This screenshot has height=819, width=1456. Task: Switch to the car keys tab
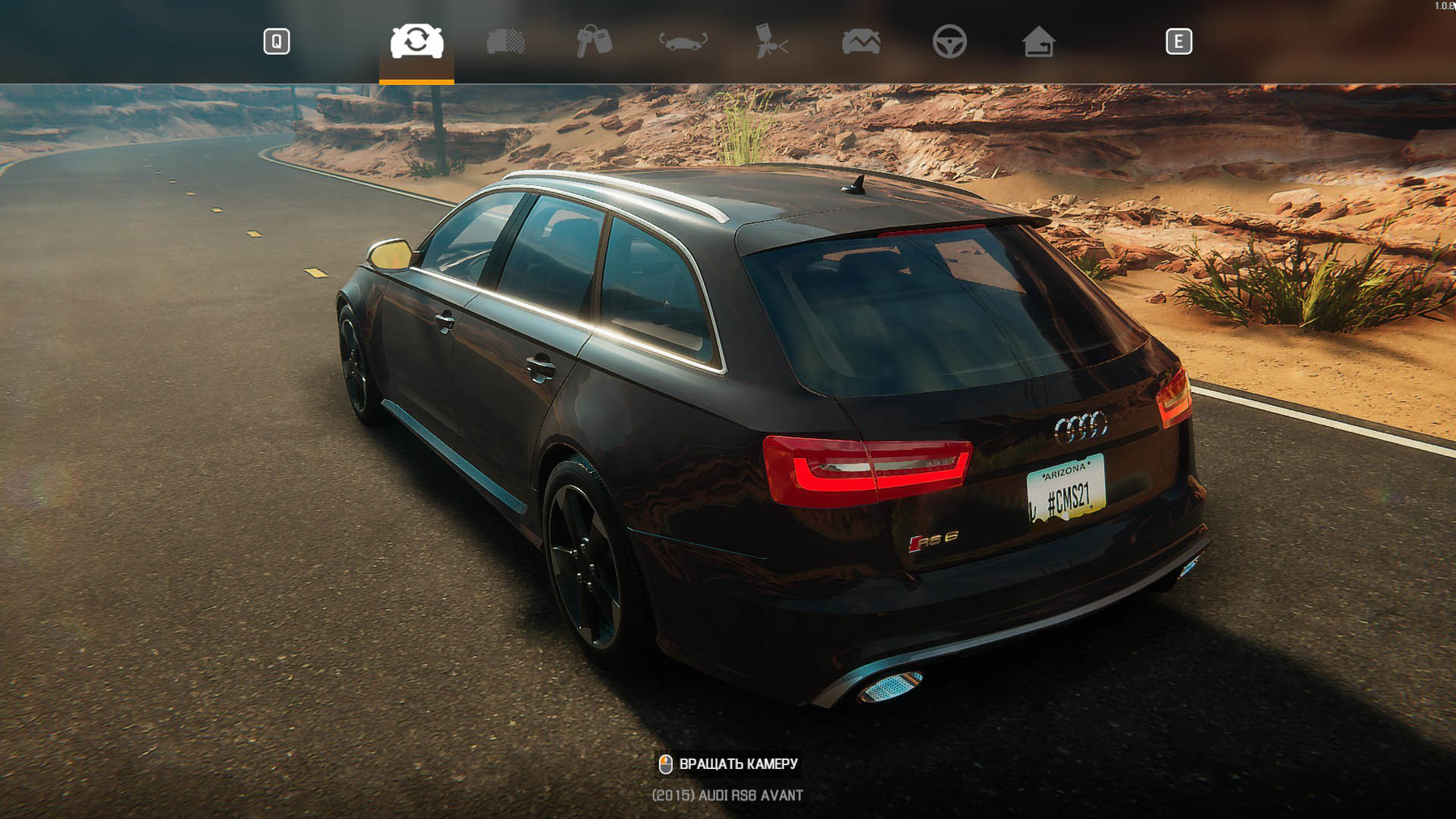[594, 41]
